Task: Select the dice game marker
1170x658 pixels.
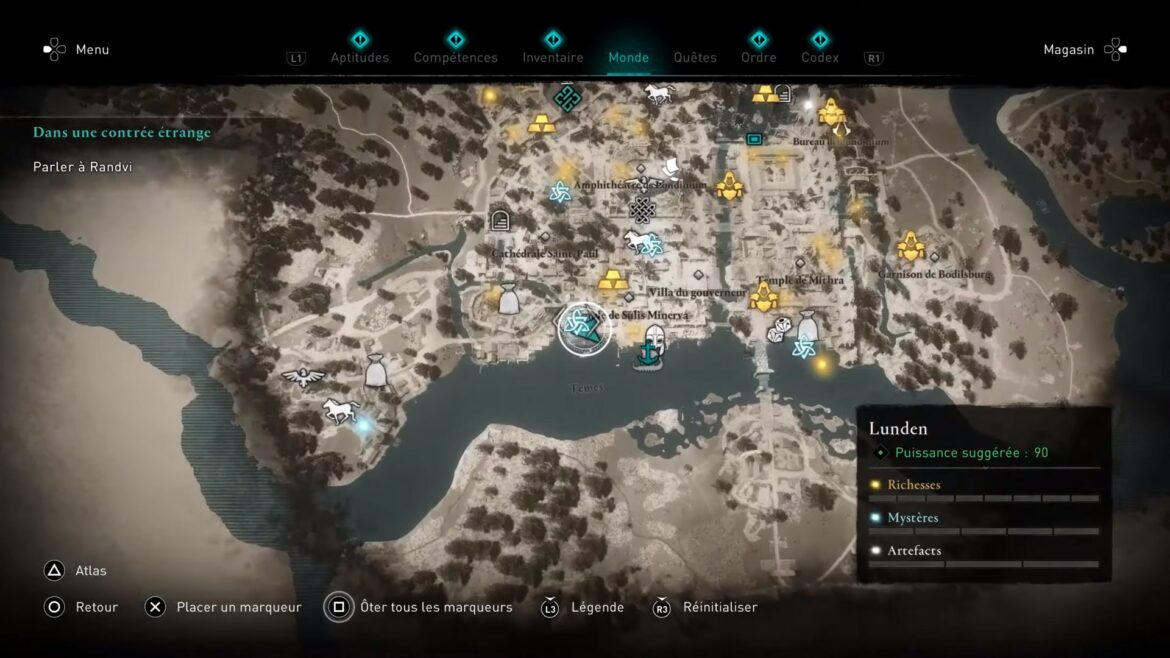Action: tap(780, 331)
